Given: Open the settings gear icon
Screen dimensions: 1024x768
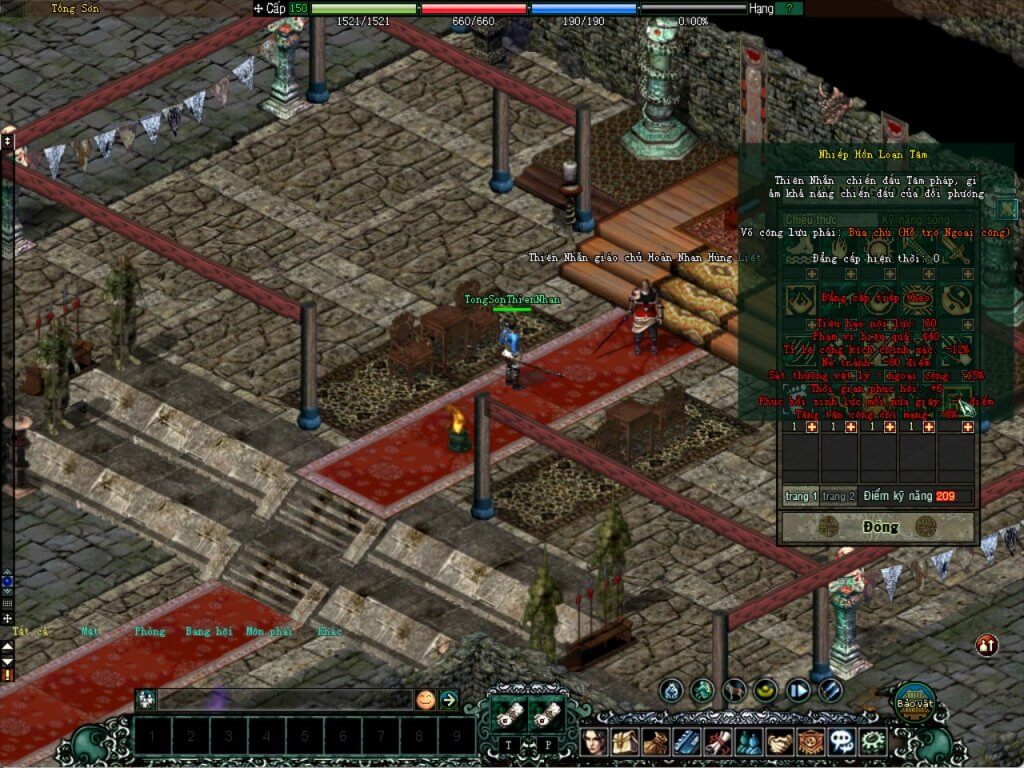Looking at the screenshot, I should click(x=874, y=742).
